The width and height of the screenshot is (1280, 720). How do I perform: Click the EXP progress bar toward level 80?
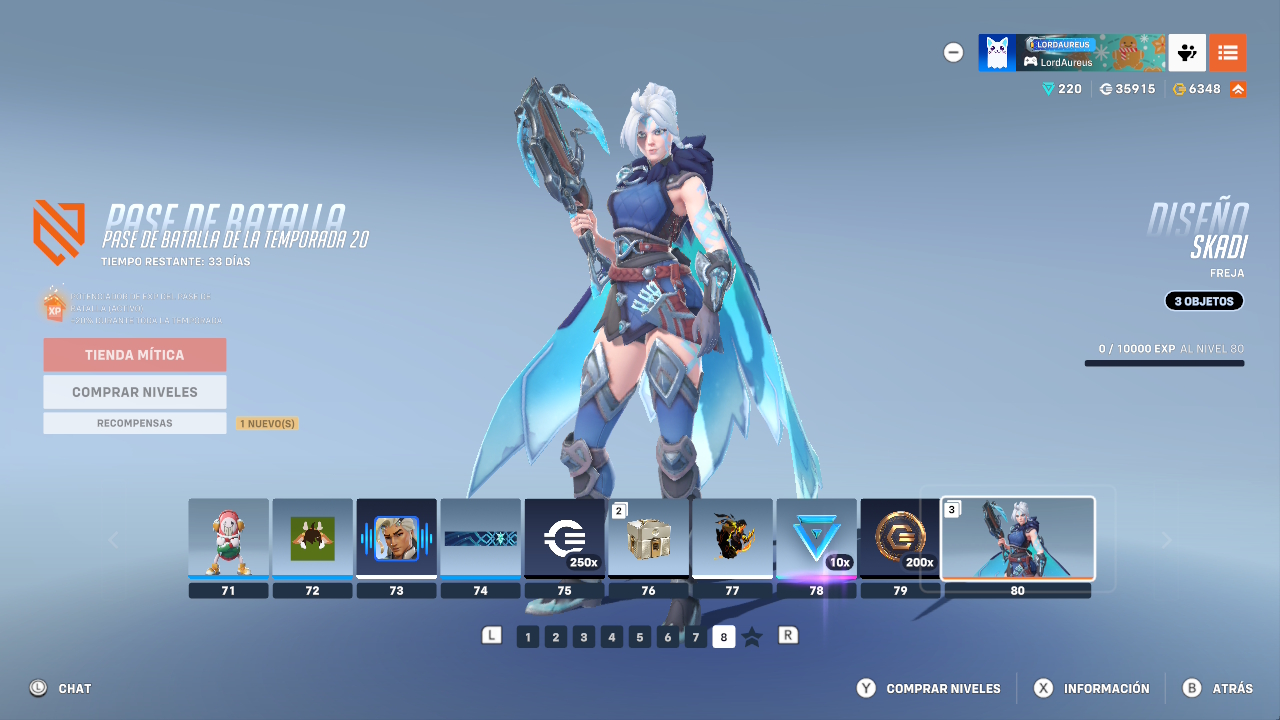tap(1164, 364)
